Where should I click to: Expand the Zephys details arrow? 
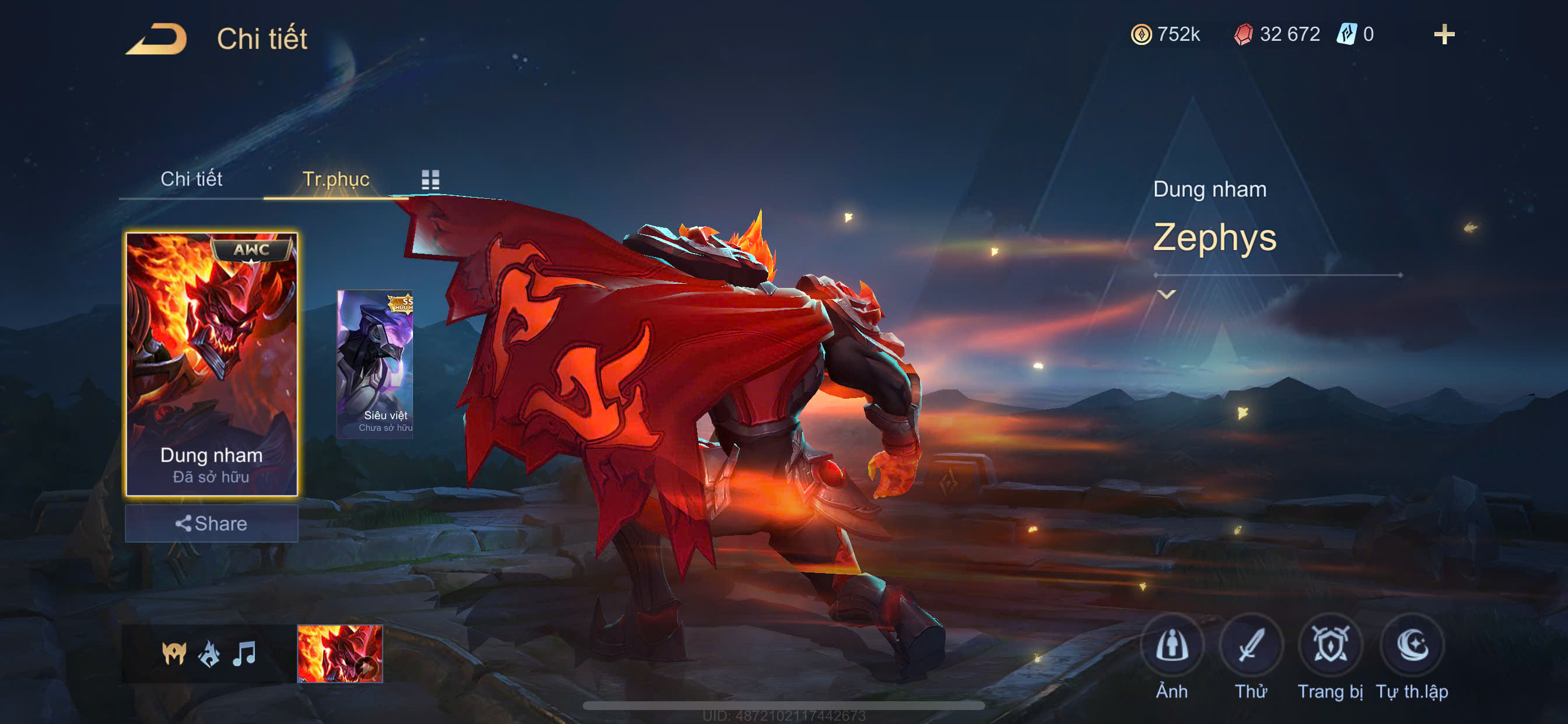(1166, 294)
